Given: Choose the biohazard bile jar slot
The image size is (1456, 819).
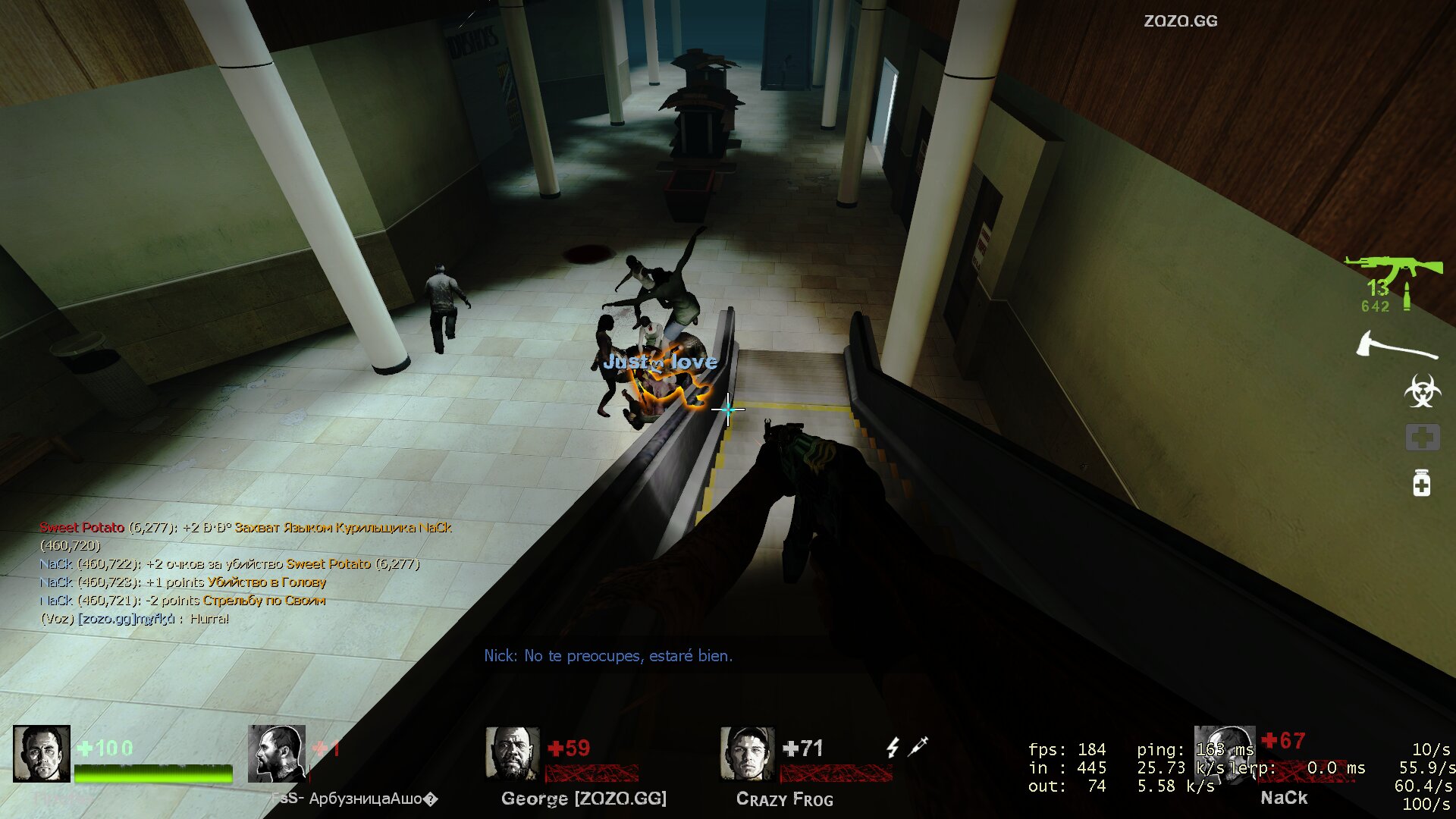Looking at the screenshot, I should click(1422, 391).
